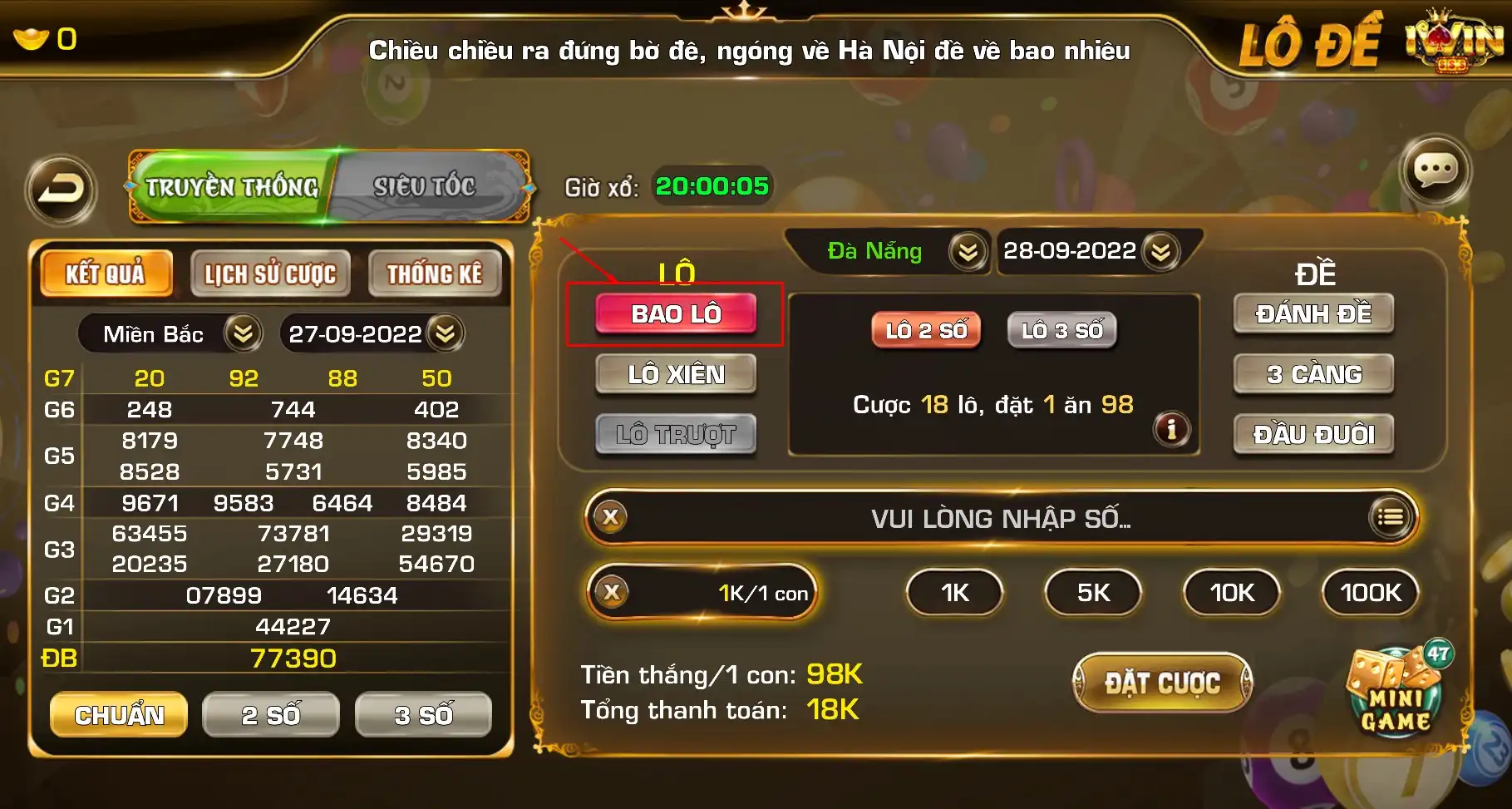The height and width of the screenshot is (809, 1512).
Task: Switch to Lô 3 Số mode
Action: pyautogui.click(x=1061, y=330)
